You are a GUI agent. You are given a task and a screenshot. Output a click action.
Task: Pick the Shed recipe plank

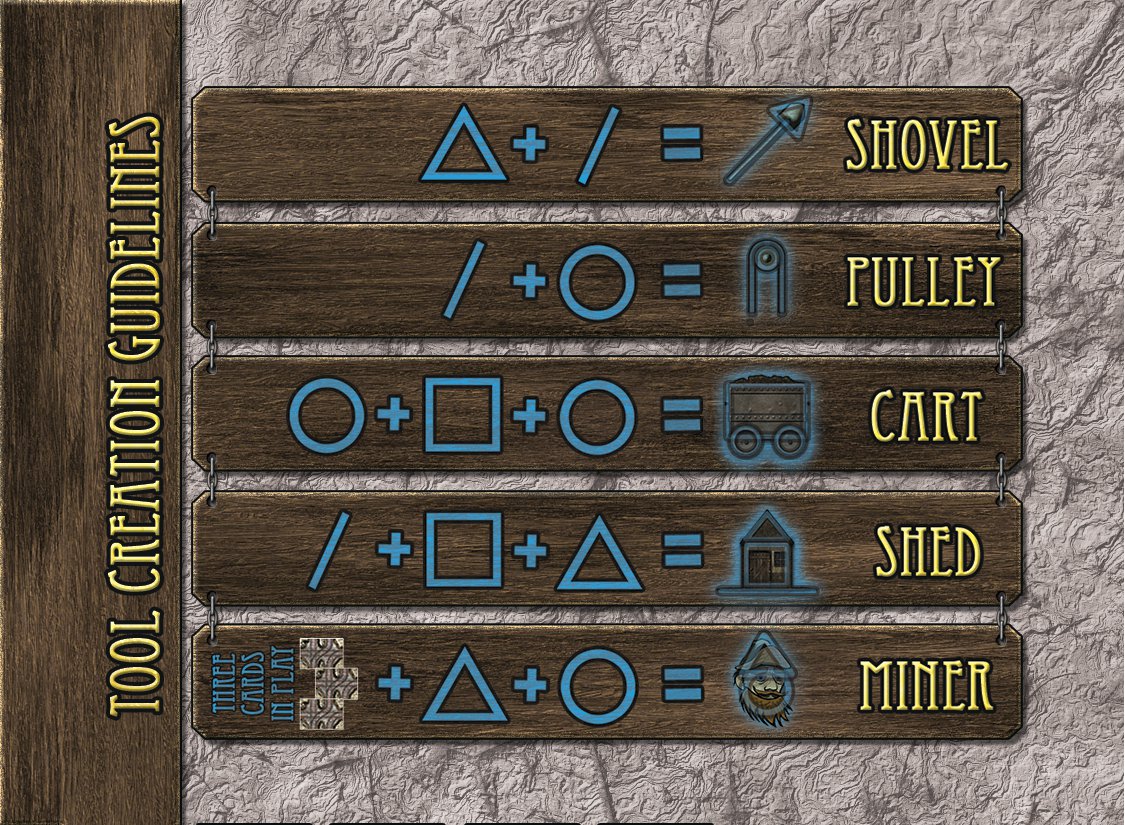click(x=605, y=549)
